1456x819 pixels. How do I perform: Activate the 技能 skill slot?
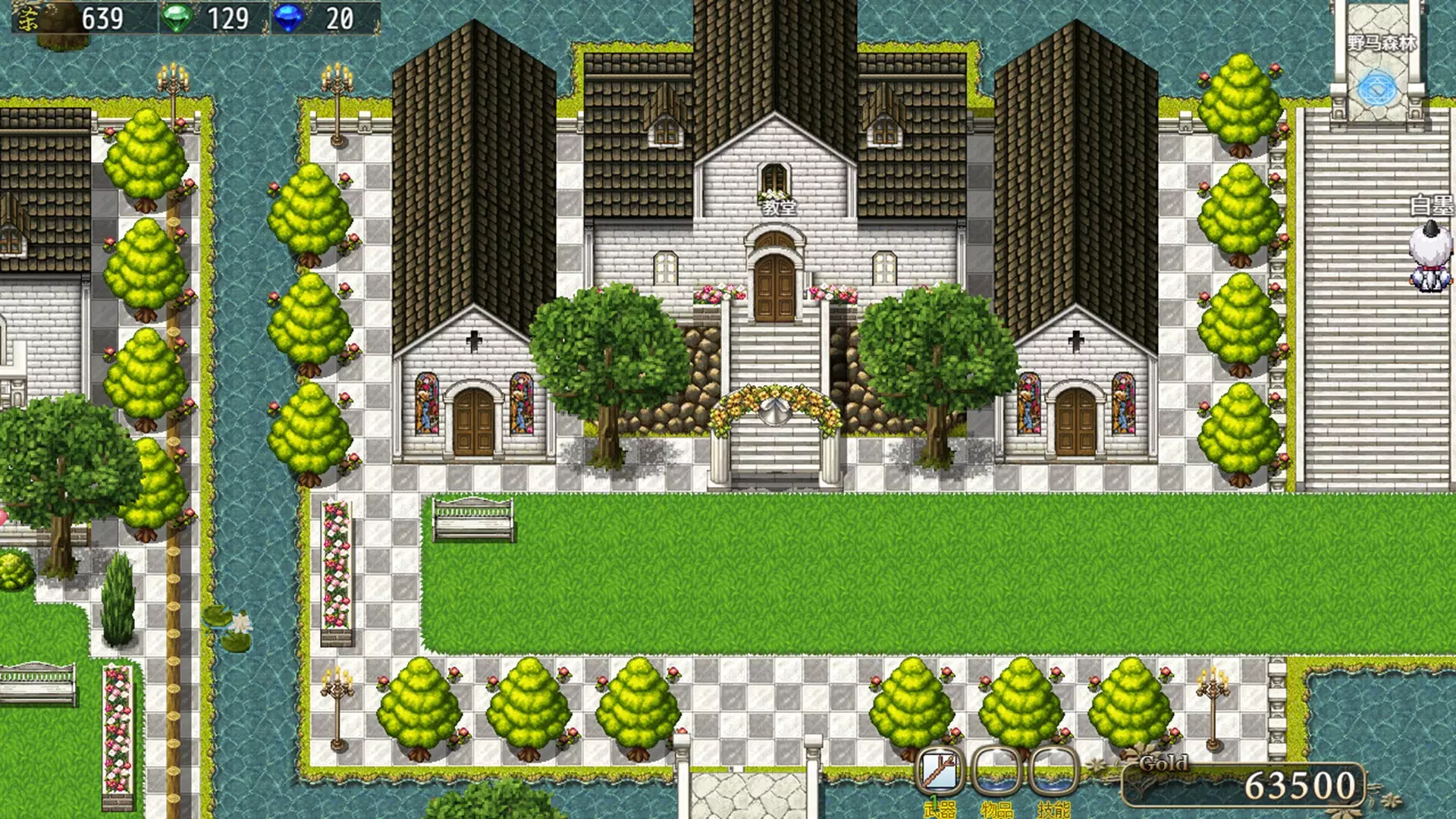(1053, 771)
